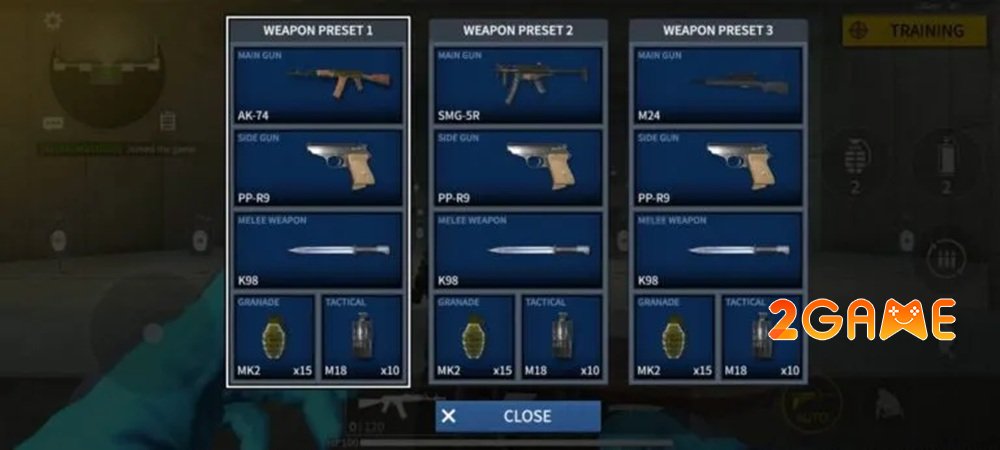Select the MK2 grenade in Preset 3
This screenshot has height=450, width=1000.
click(x=674, y=337)
